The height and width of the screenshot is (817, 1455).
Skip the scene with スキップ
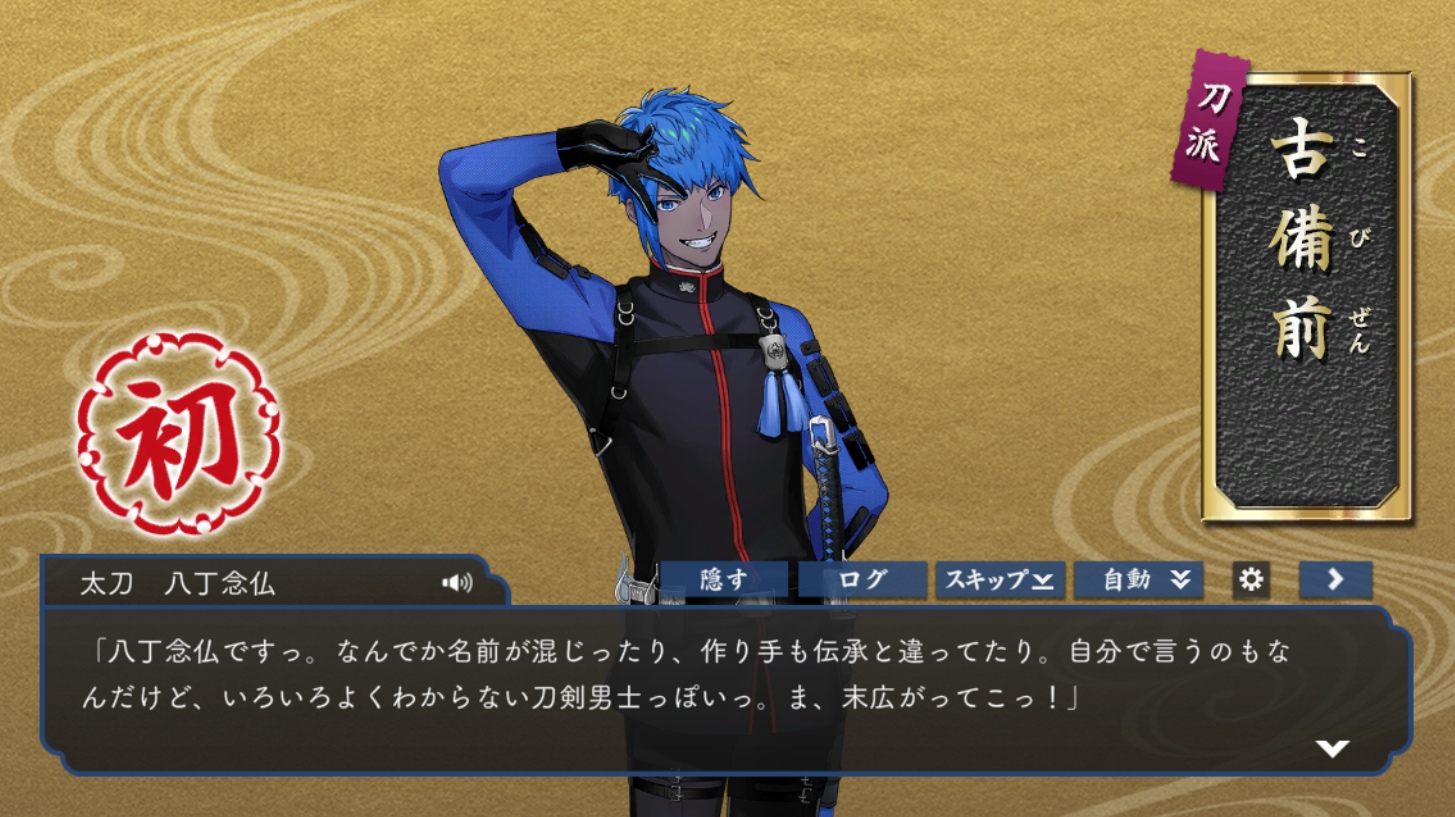tap(999, 580)
